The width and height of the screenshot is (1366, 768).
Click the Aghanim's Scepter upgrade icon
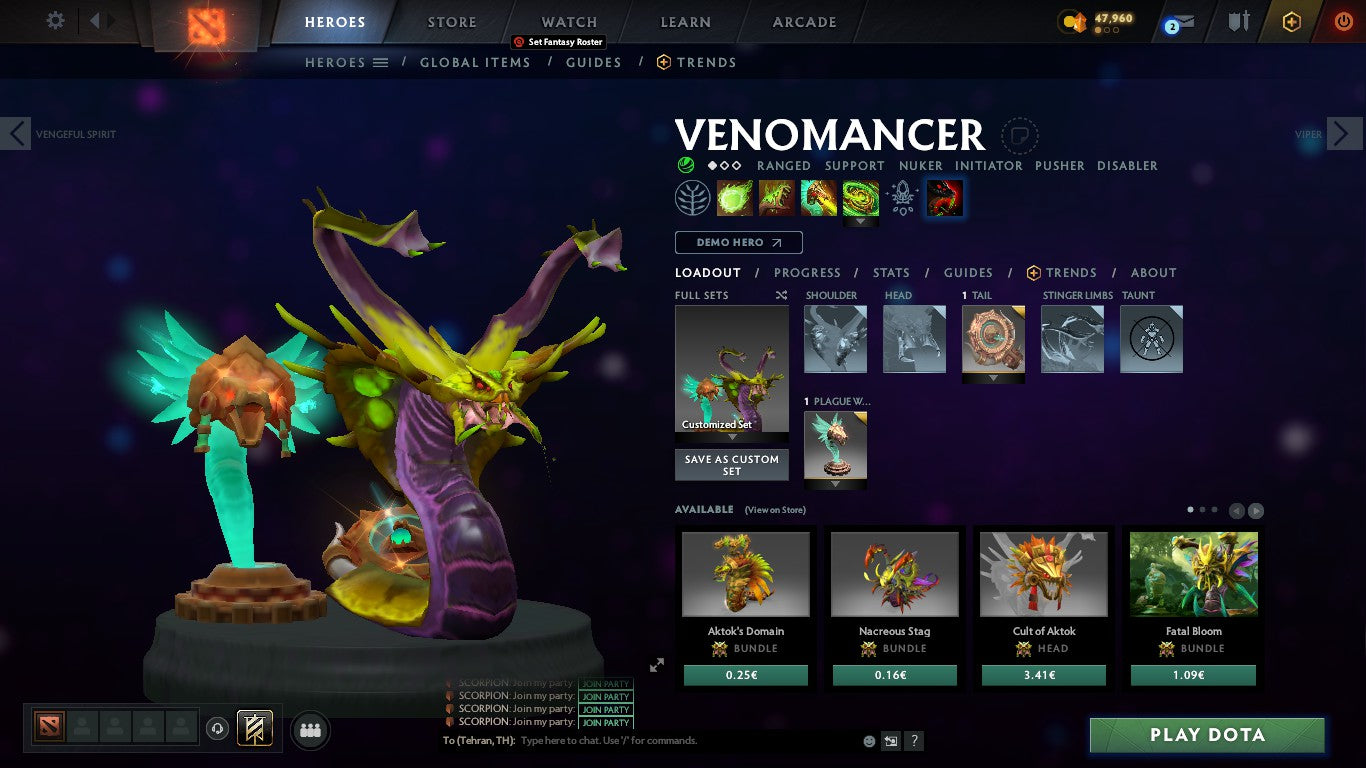(900, 197)
